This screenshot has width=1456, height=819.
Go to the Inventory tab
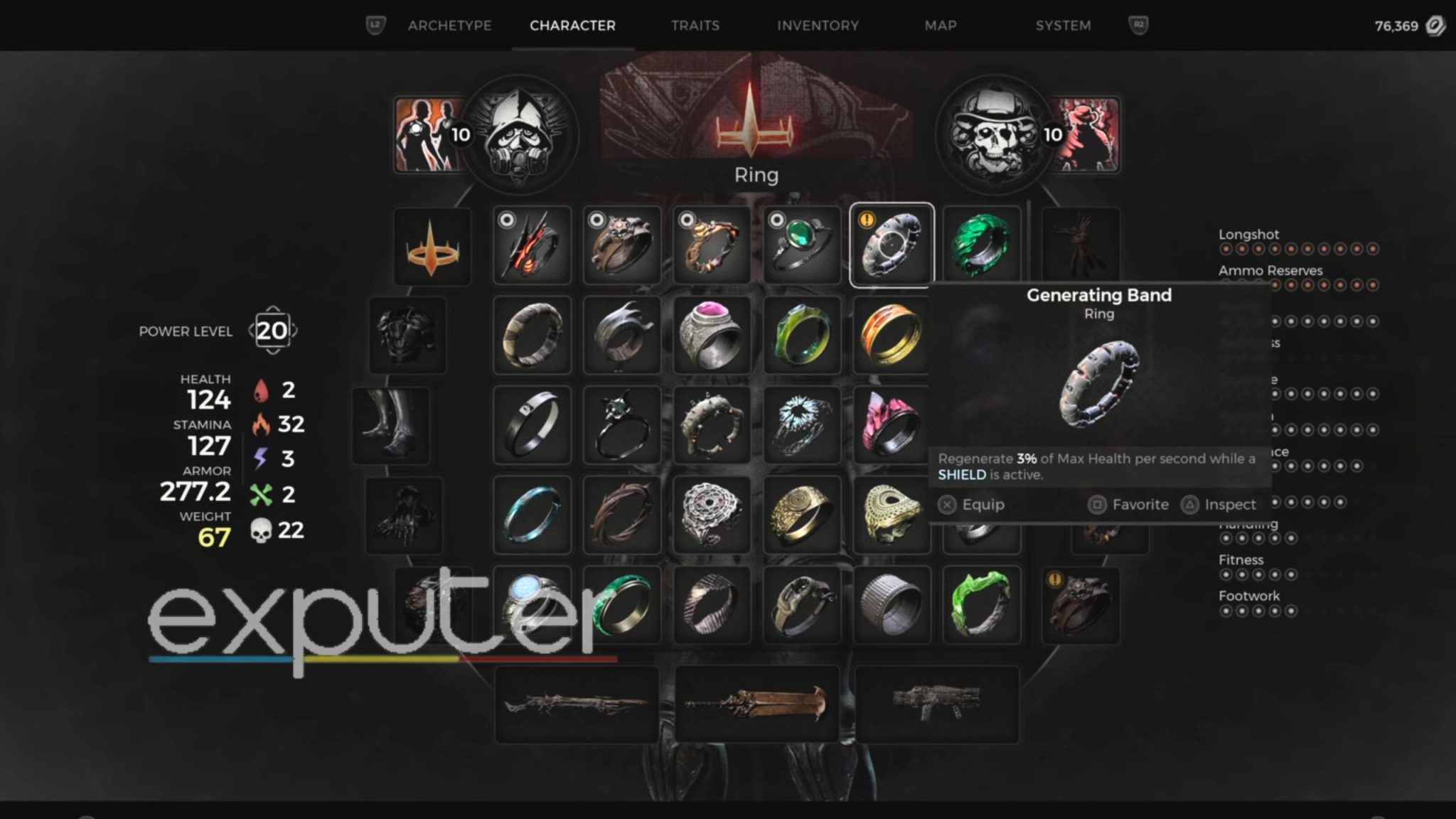(818, 26)
